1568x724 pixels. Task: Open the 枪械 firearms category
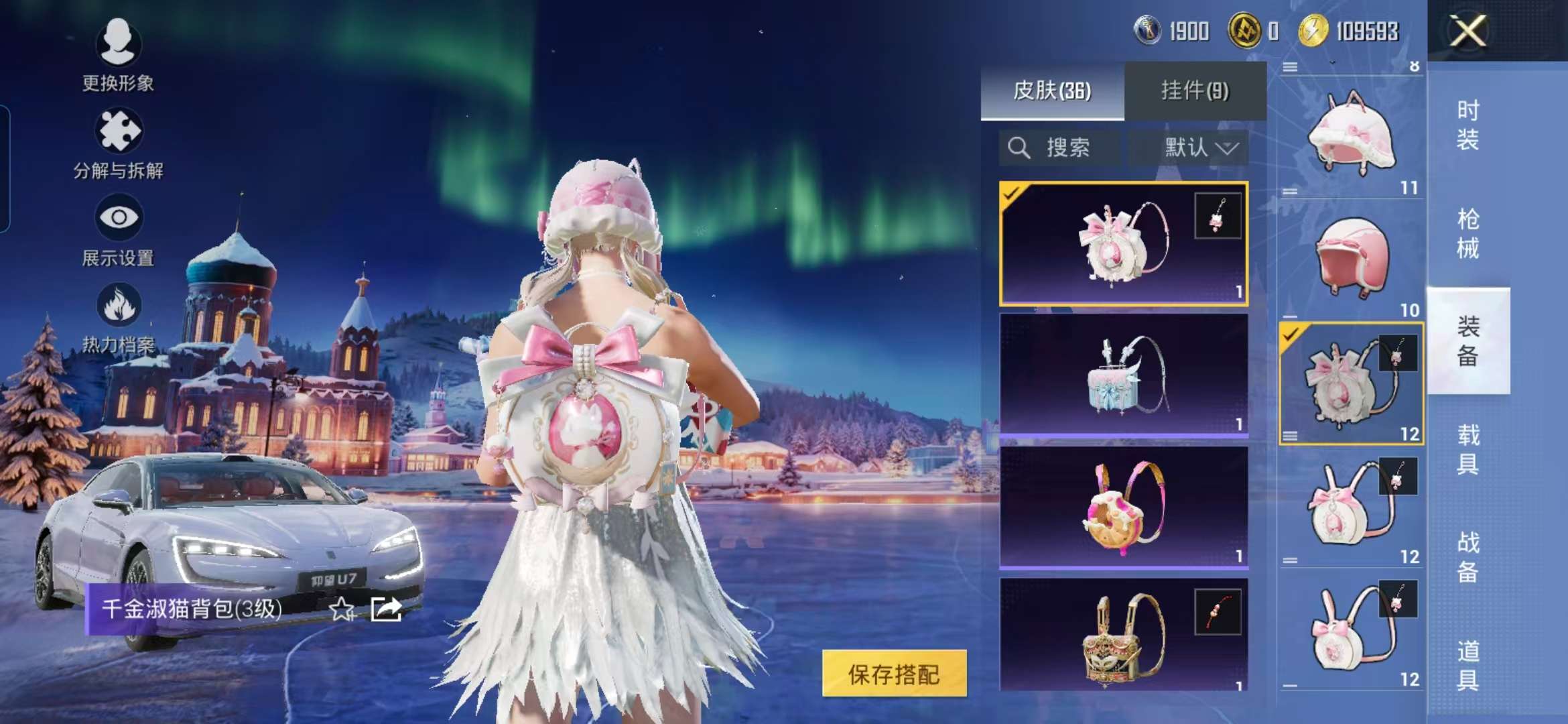coord(1467,233)
